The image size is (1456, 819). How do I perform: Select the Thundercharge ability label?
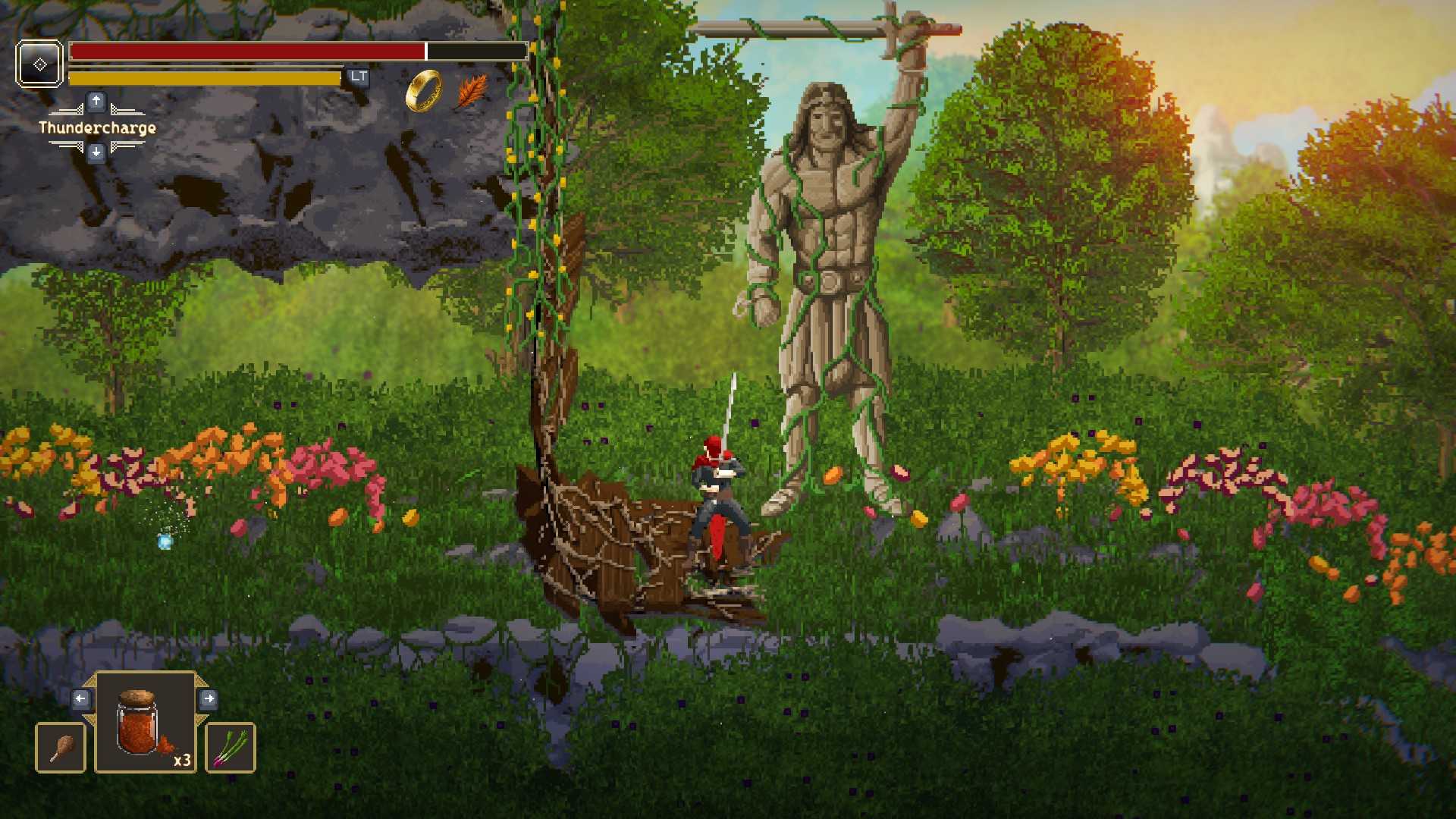tap(97, 127)
